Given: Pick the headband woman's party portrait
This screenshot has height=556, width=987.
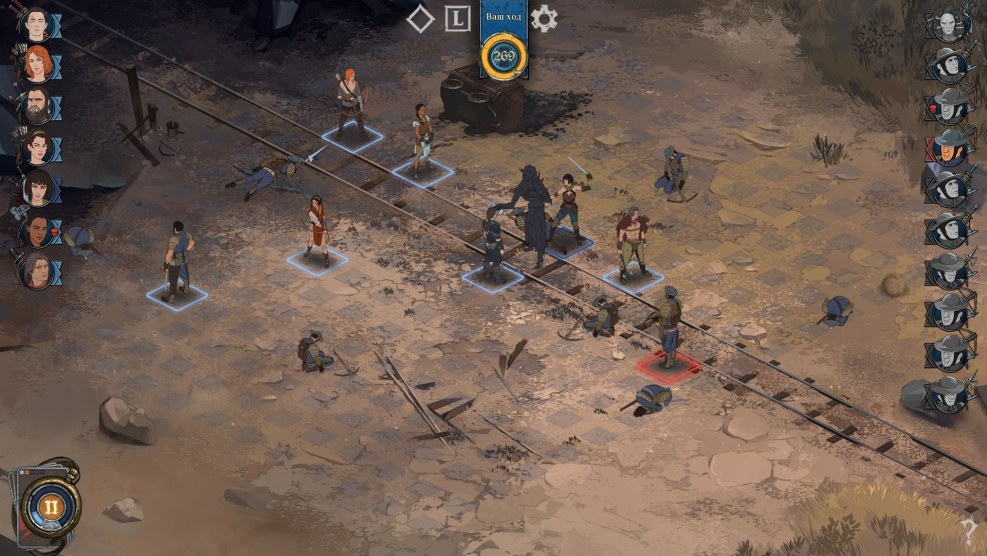Looking at the screenshot, I should point(35,147).
